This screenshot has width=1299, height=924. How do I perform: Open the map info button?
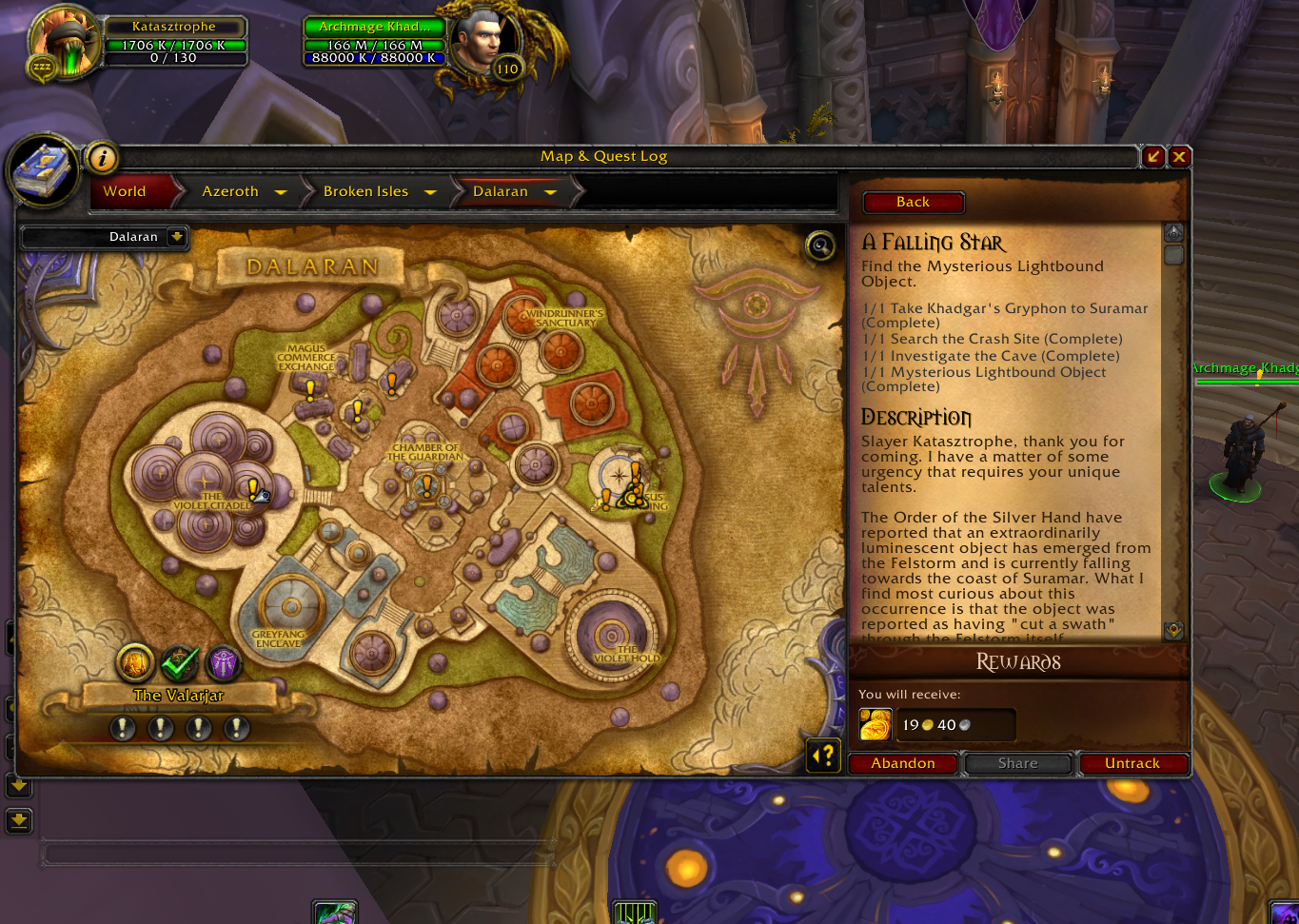pos(102,158)
